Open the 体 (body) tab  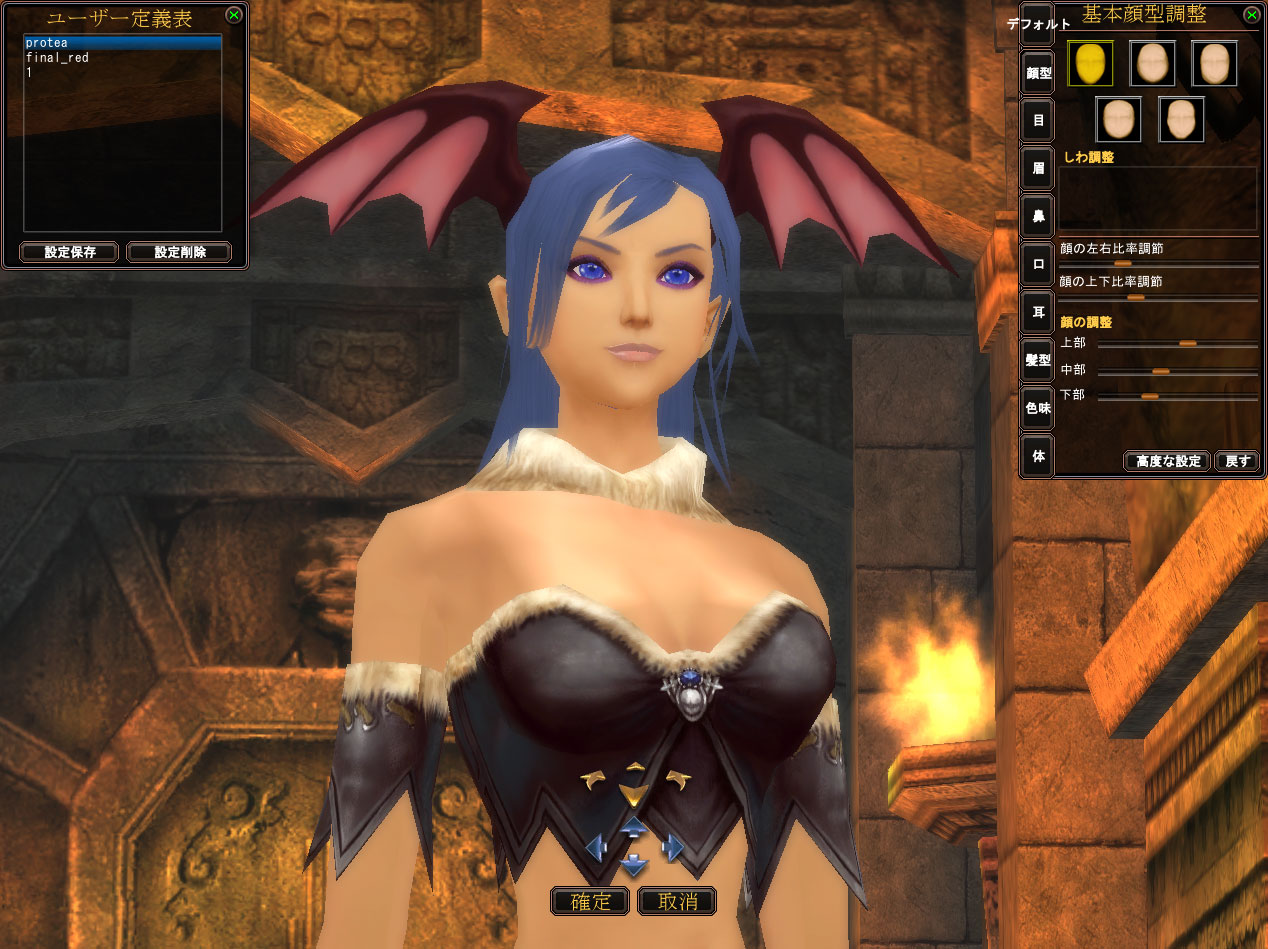click(x=1038, y=456)
